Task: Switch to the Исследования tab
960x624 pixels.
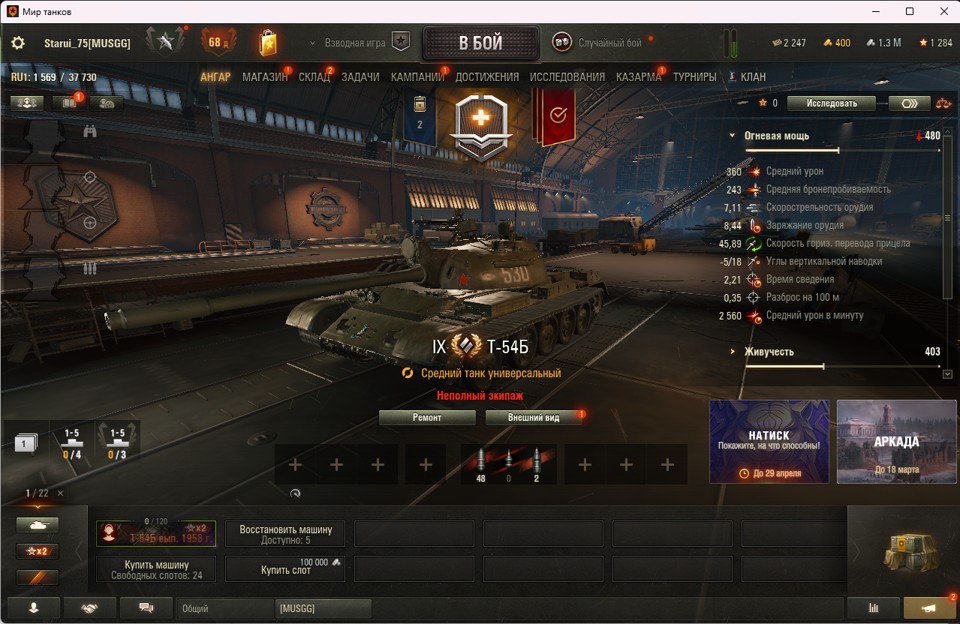Action: [567, 77]
